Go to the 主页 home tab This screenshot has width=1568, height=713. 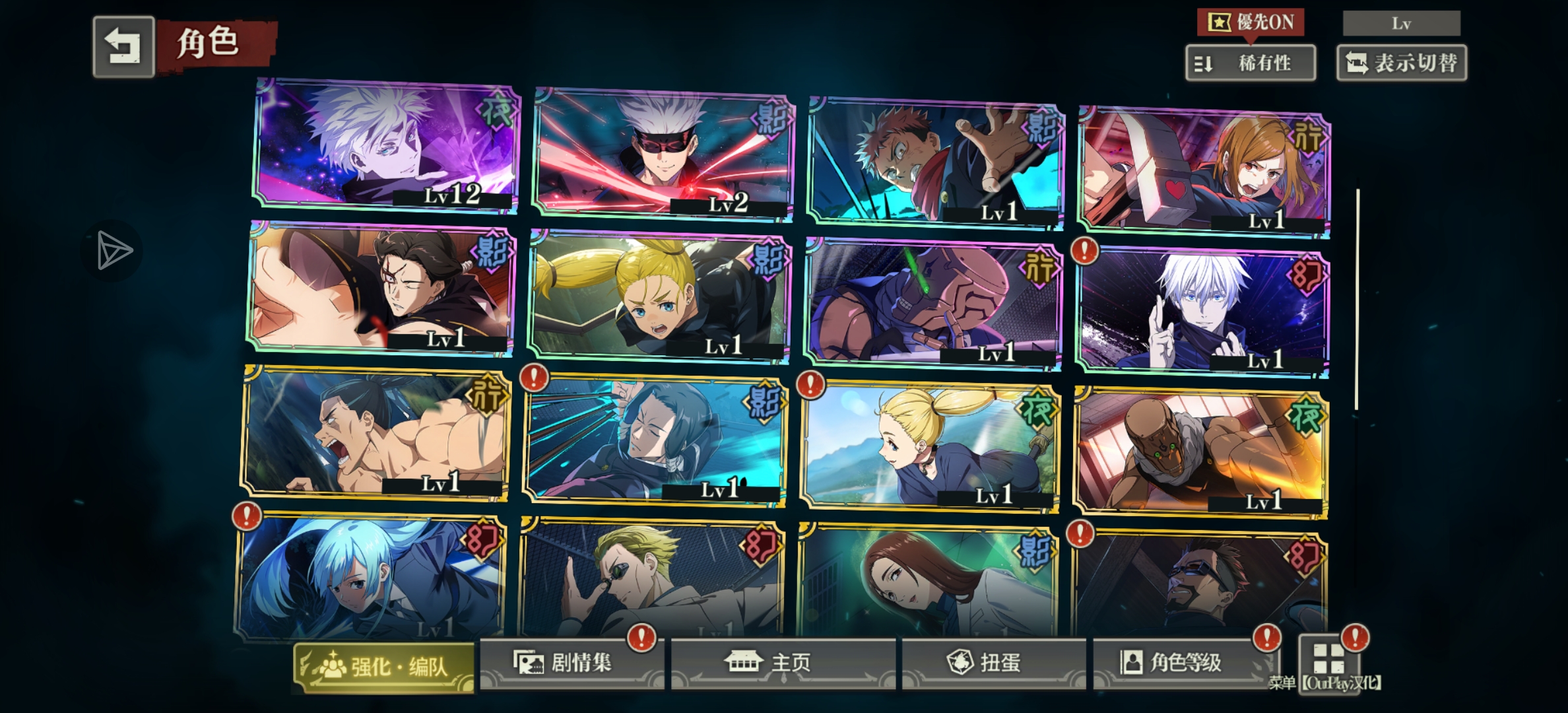coord(783,662)
